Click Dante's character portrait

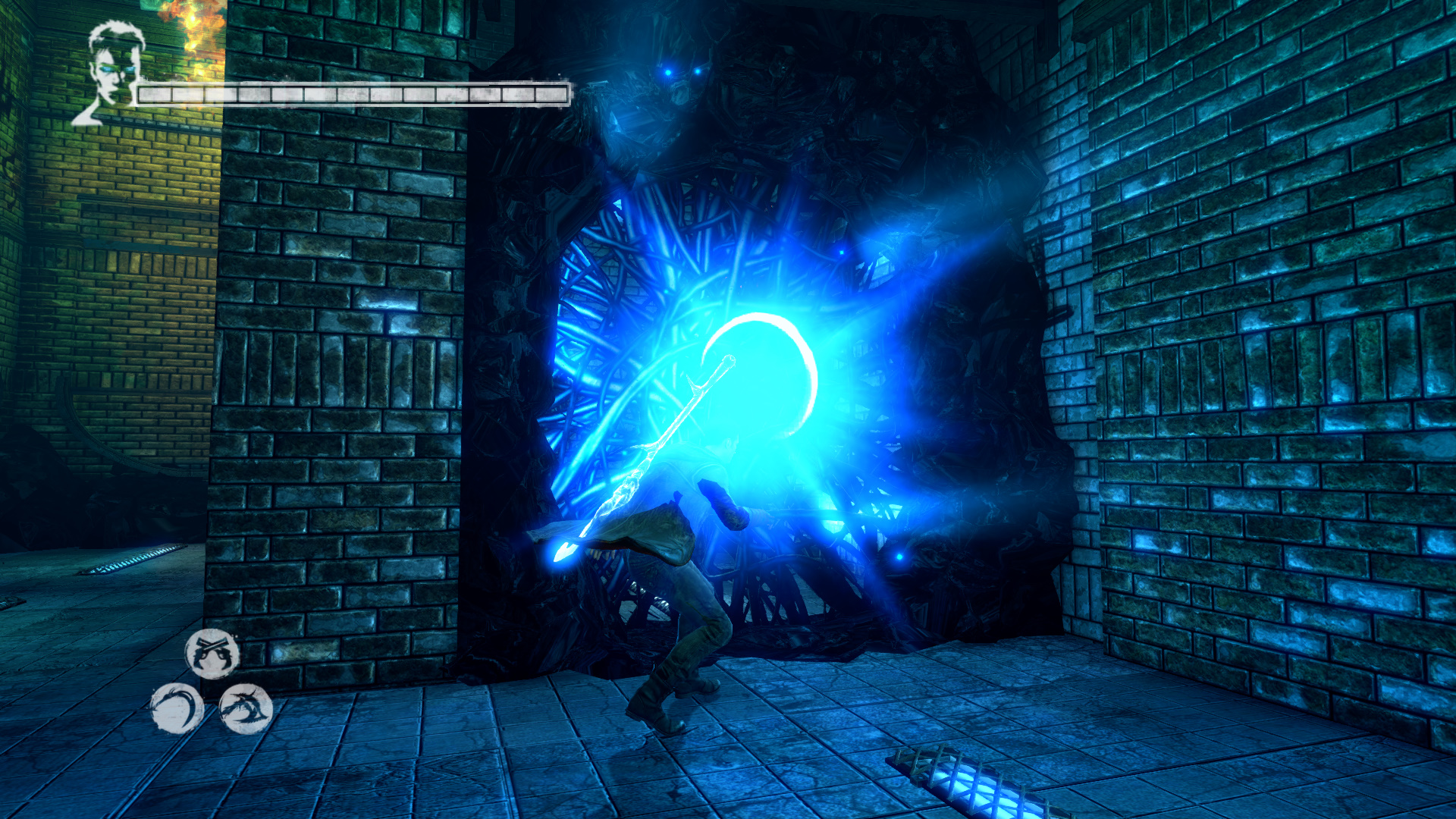pyautogui.click(x=112, y=72)
